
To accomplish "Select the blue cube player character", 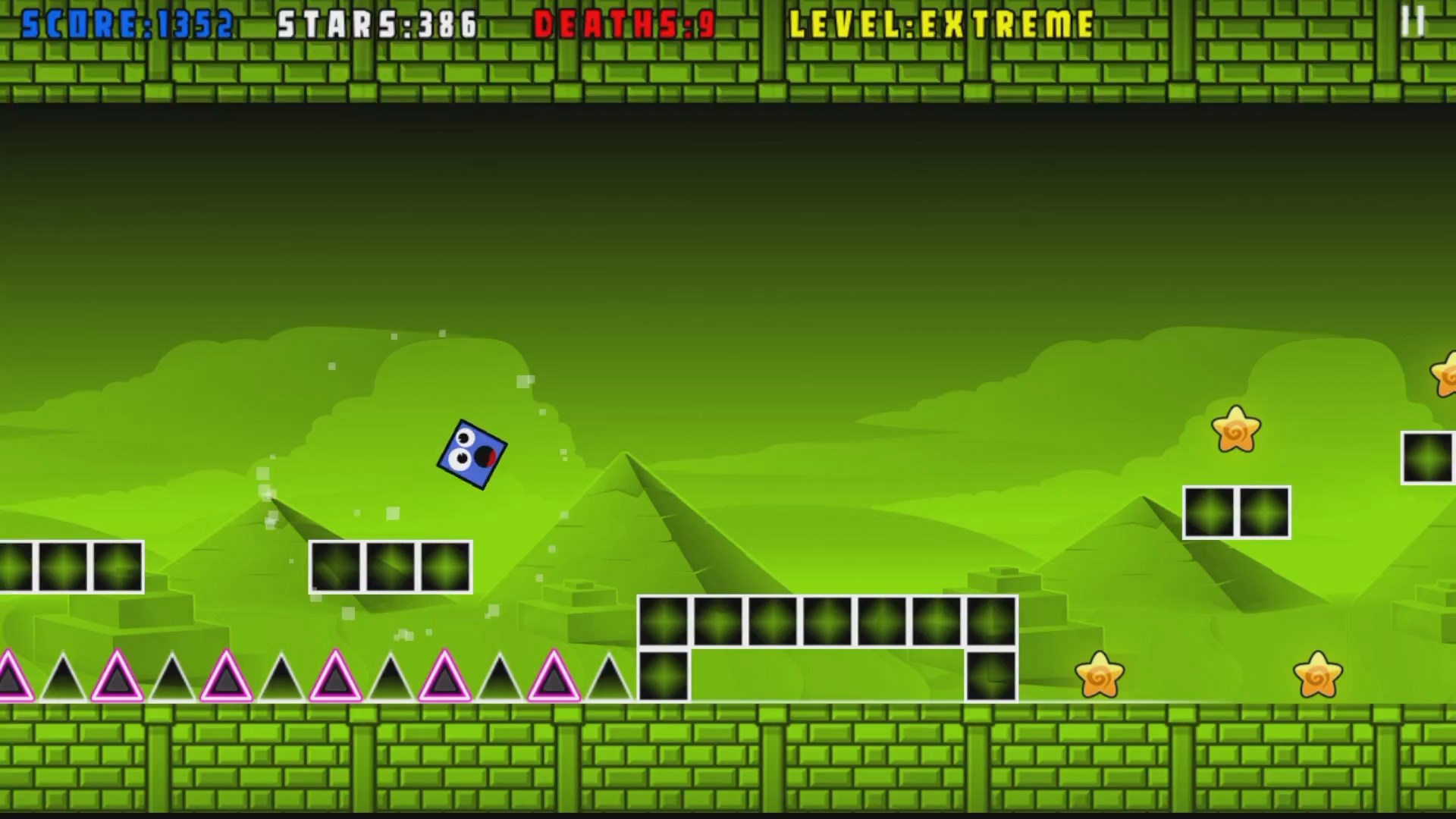I will (x=472, y=455).
